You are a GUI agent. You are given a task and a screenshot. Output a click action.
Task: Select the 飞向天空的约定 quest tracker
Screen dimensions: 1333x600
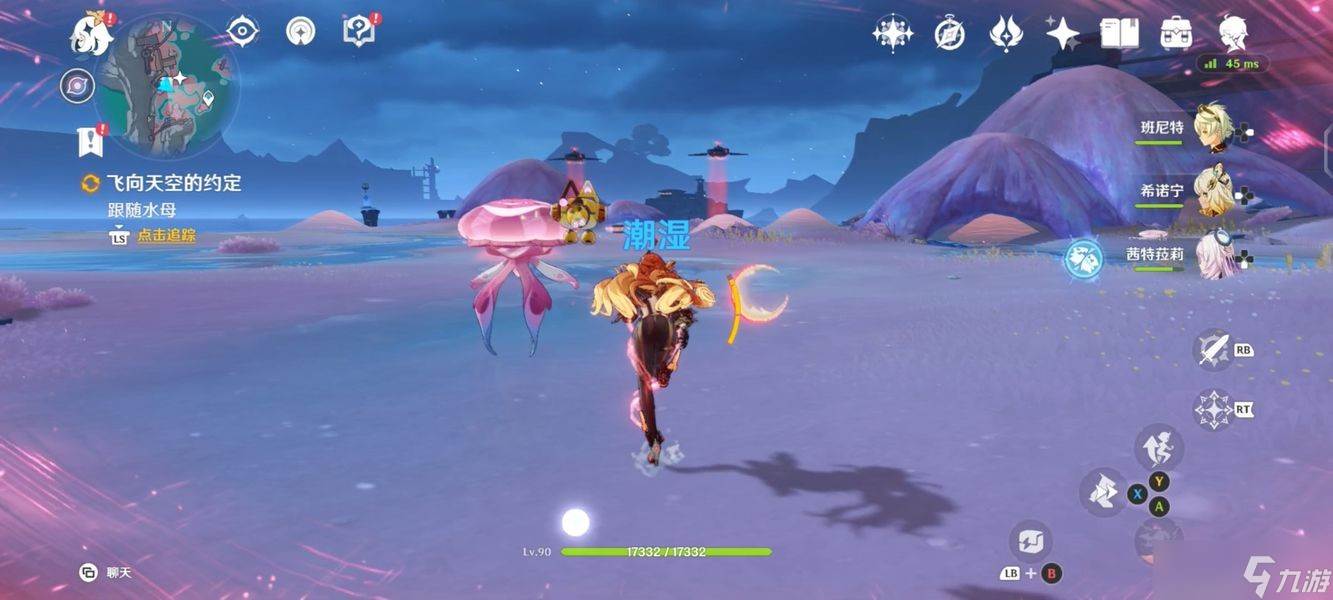(173, 183)
